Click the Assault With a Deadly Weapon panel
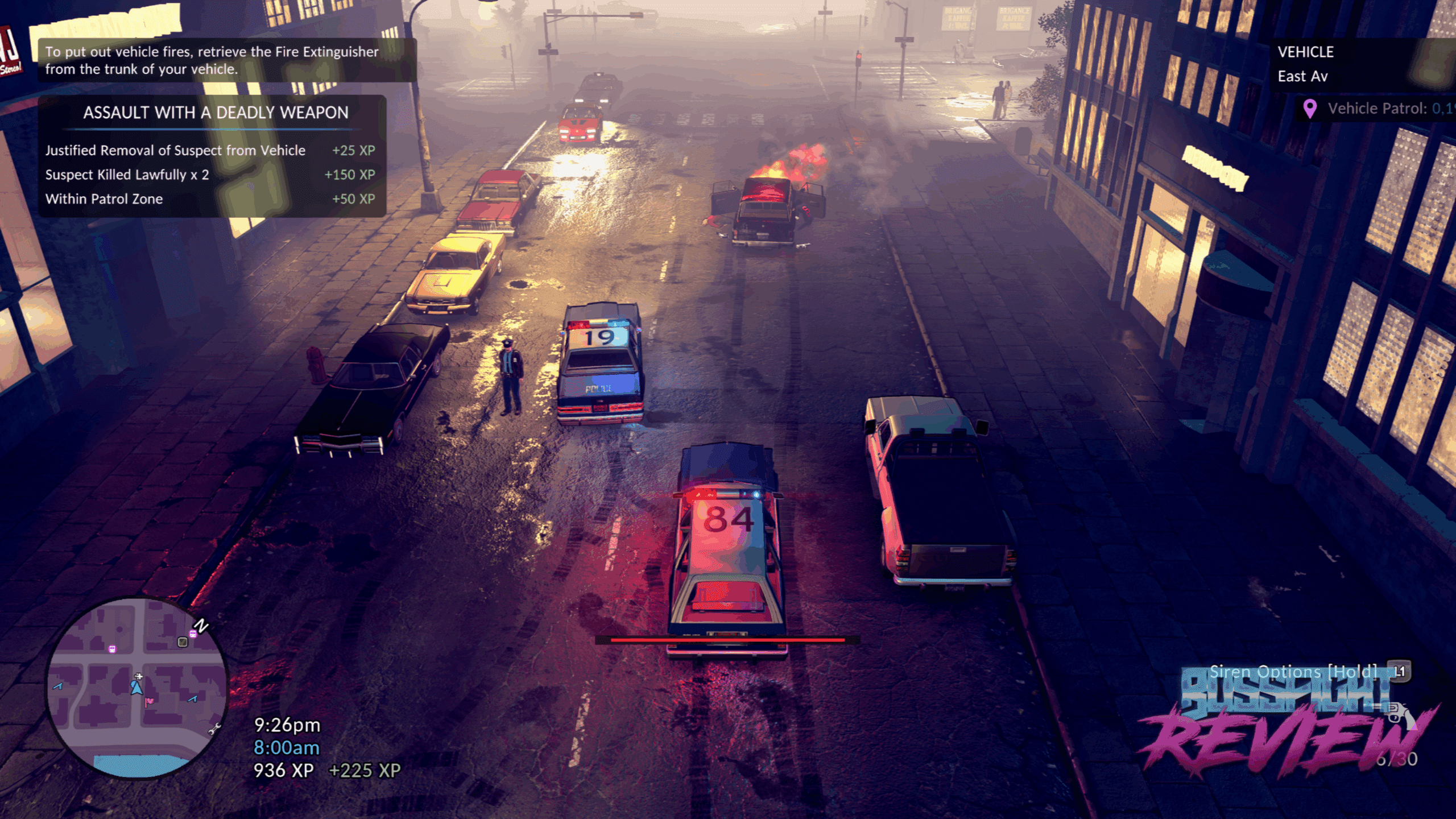Screen dimensions: 1456x819 [x=212, y=156]
